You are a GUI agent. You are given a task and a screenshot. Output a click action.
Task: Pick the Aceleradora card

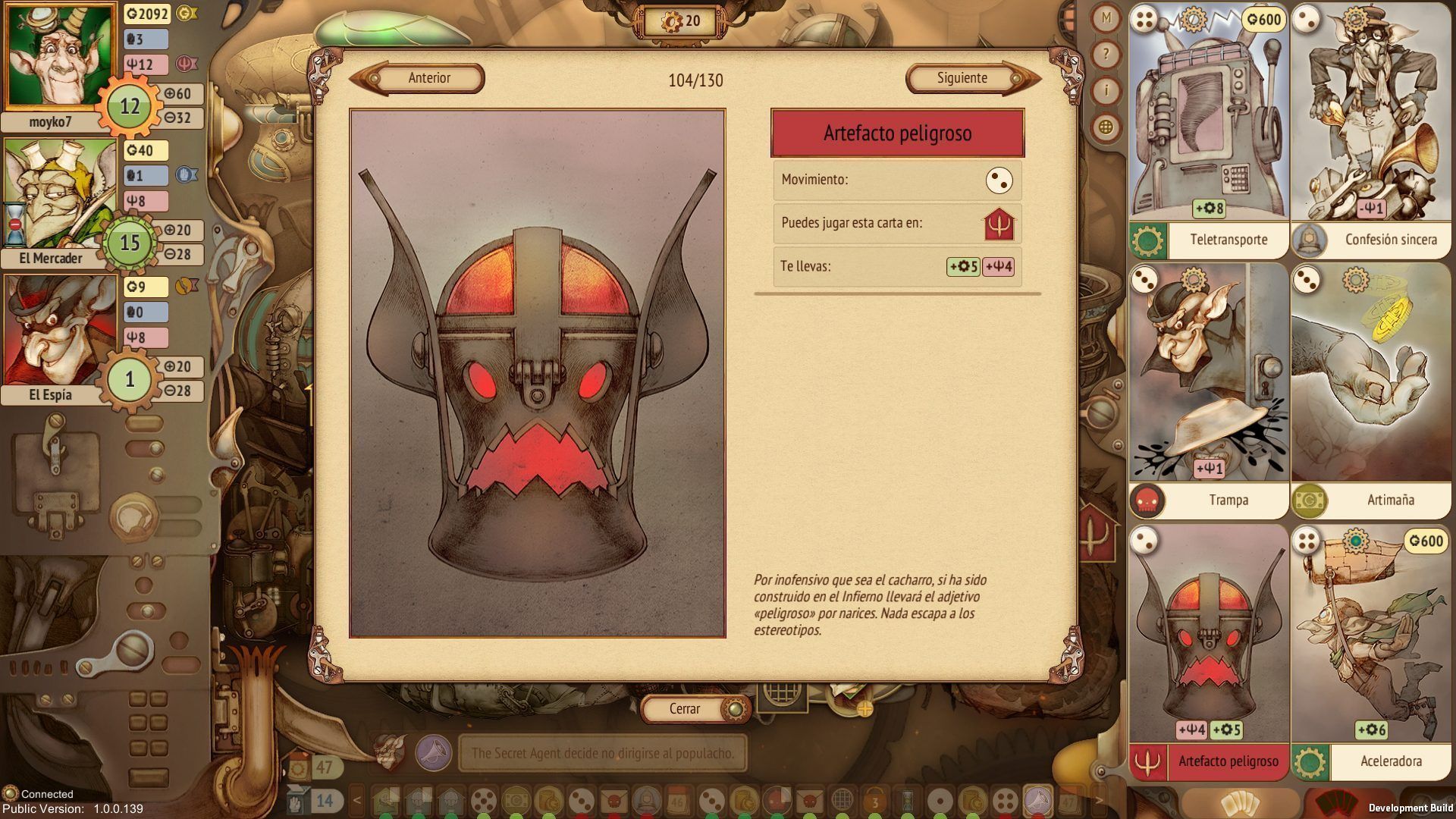[x=1371, y=652]
